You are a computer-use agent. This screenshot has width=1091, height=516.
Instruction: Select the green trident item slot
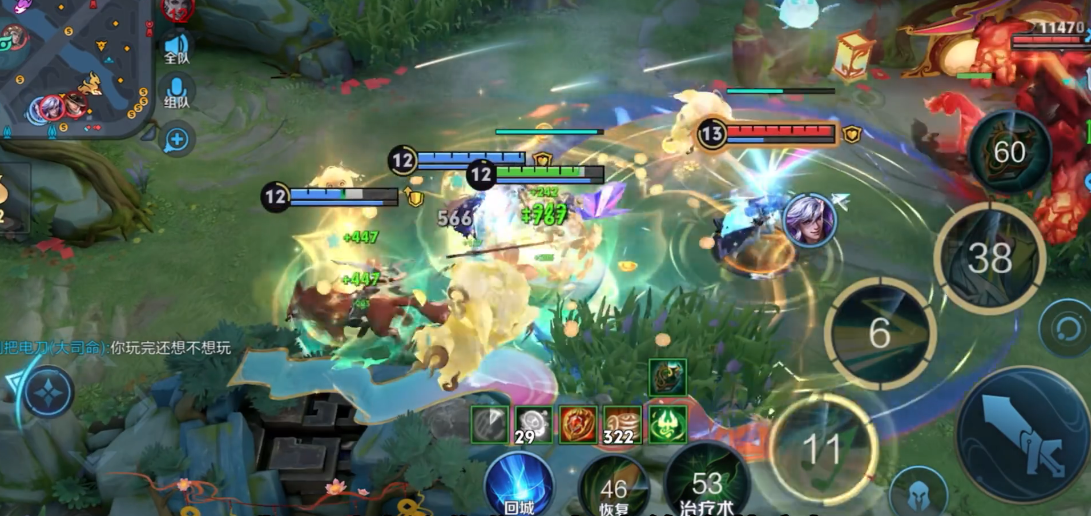667,425
